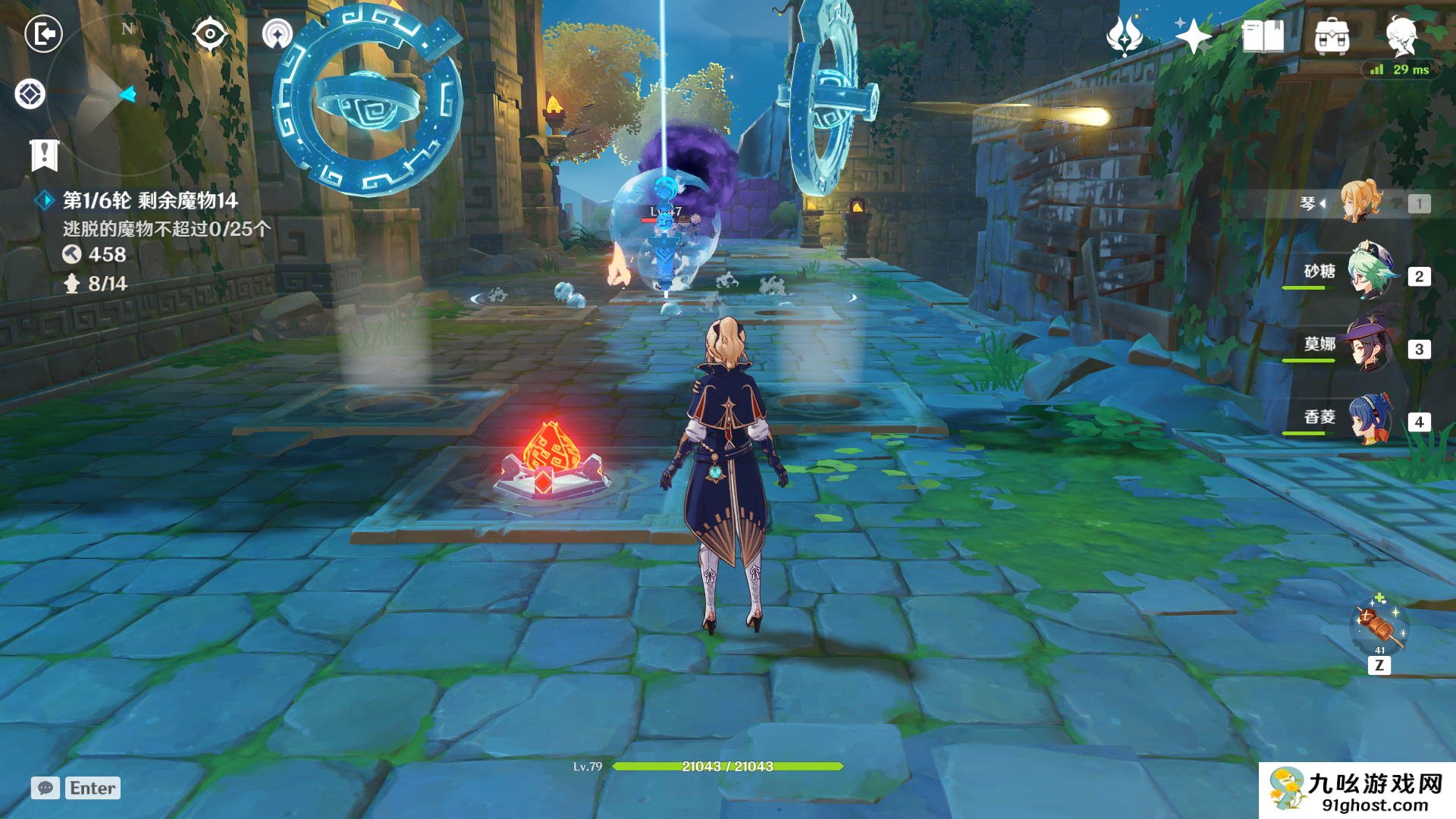Click the 九吆游戏网 watermark logo
1456x819 pixels.
[1357, 790]
